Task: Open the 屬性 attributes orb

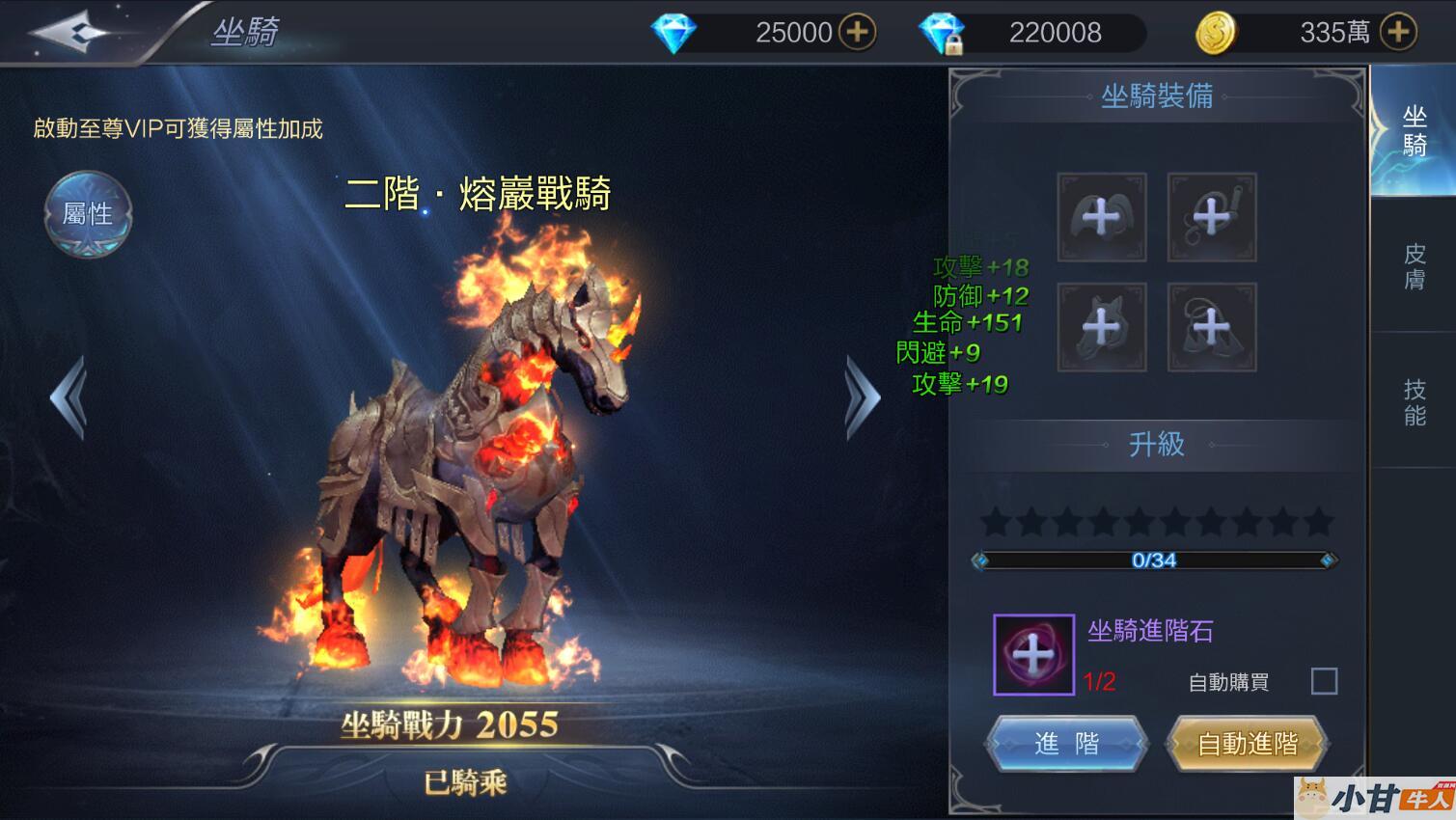Action: click(x=88, y=214)
